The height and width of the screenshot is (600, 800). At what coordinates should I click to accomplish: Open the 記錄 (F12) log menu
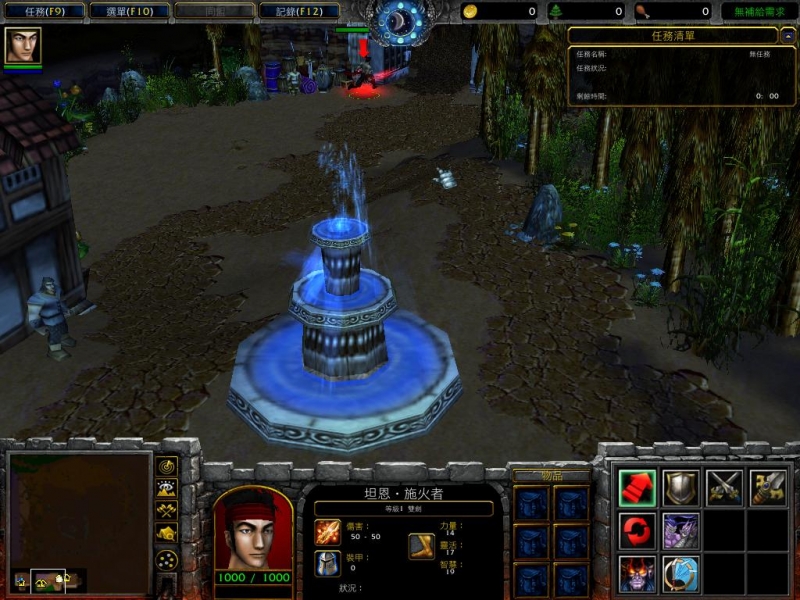pos(298,11)
